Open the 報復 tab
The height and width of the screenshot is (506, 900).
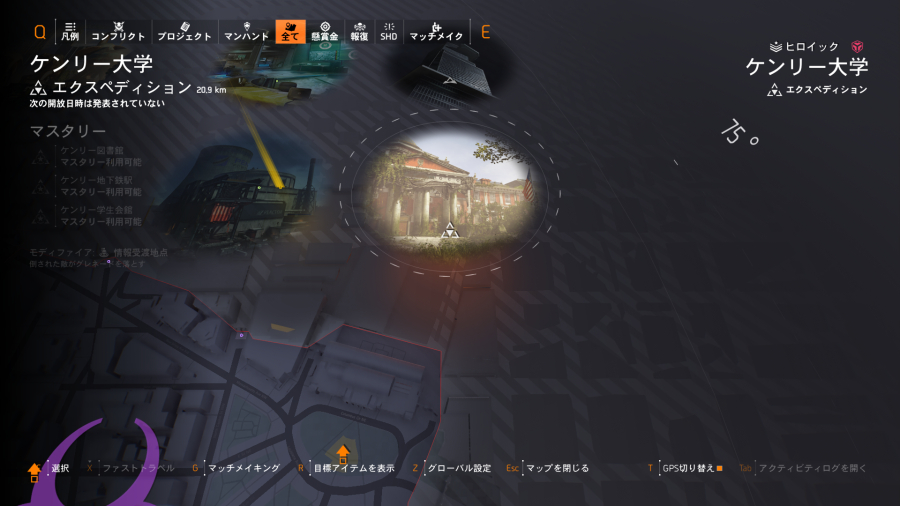pyautogui.click(x=359, y=31)
